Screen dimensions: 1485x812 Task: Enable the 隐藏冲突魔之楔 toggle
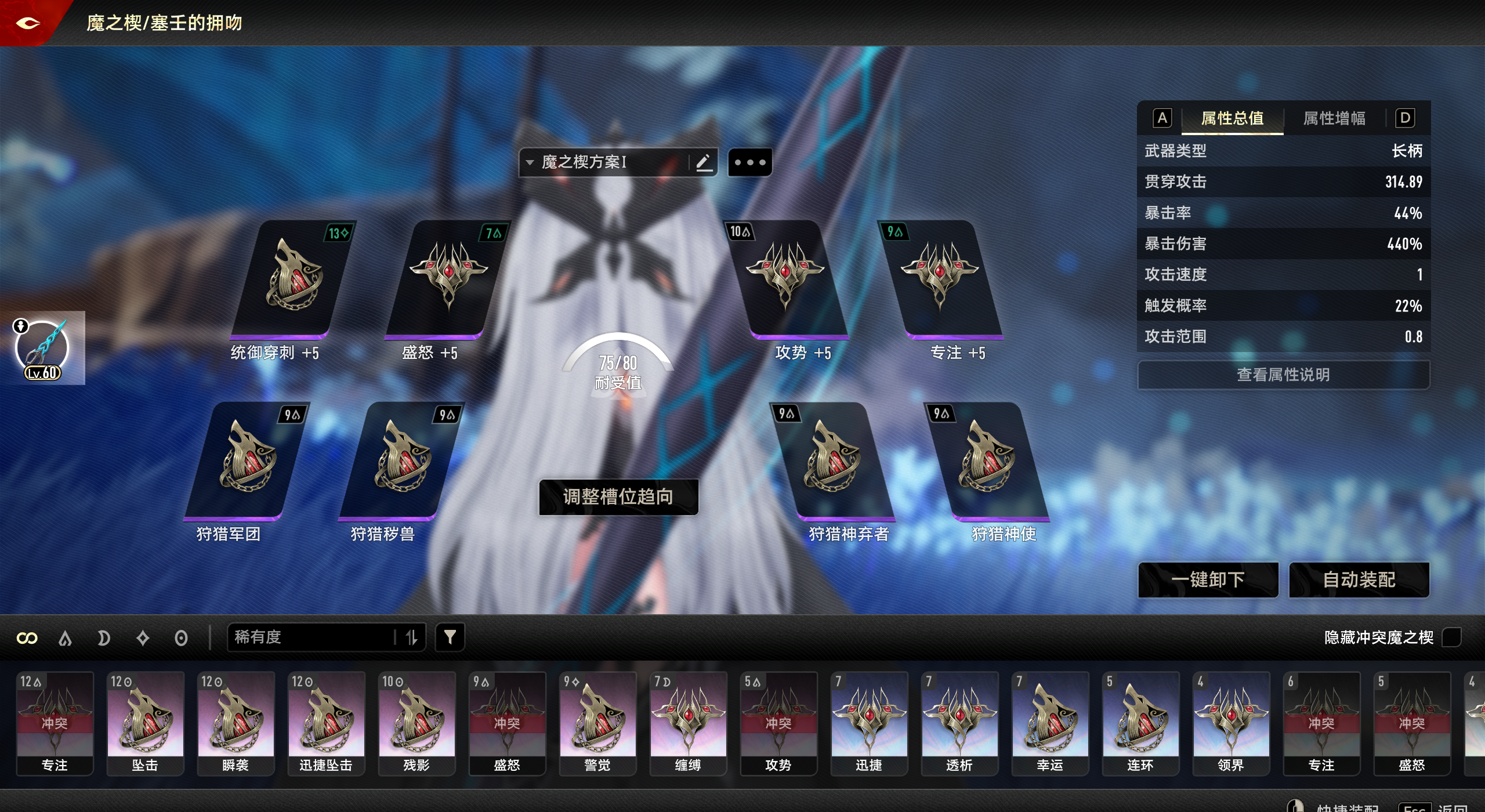(x=1453, y=637)
